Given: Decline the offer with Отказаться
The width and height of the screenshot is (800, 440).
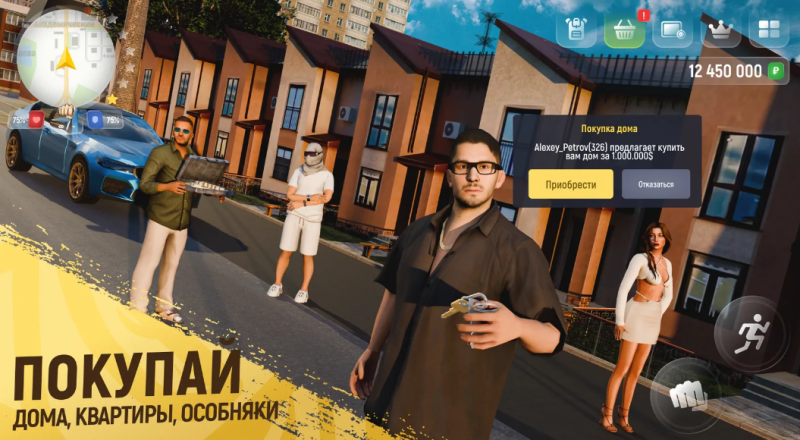Looking at the screenshot, I should pyautogui.click(x=656, y=184).
